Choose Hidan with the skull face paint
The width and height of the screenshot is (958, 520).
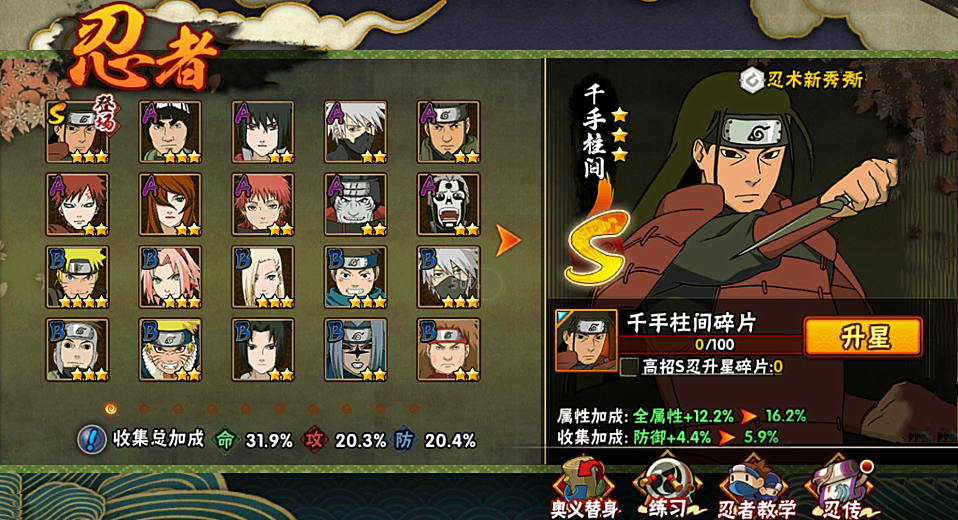448,204
